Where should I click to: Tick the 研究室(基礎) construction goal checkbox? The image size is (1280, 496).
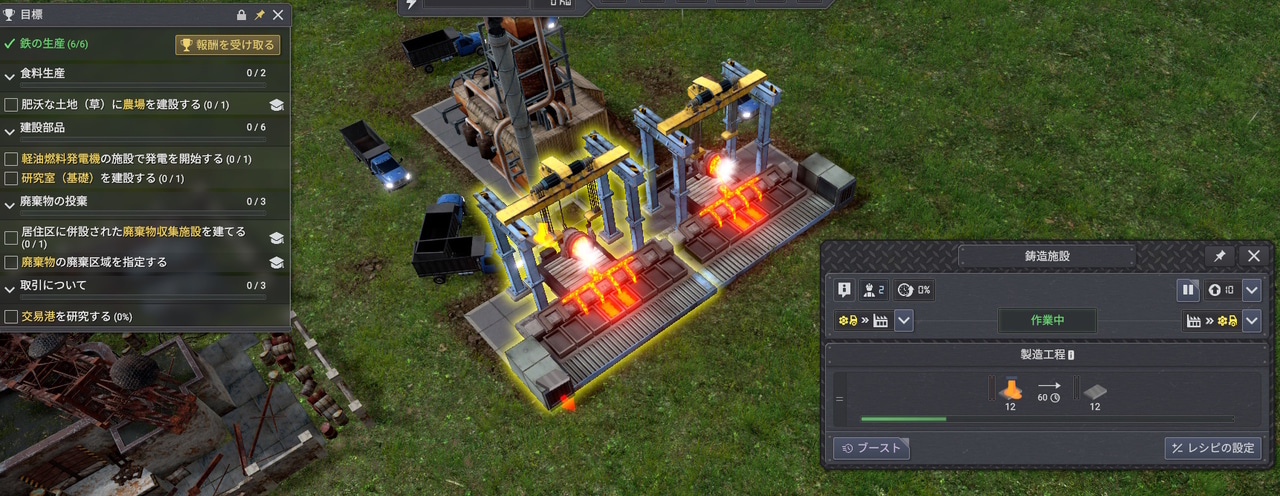point(11,179)
